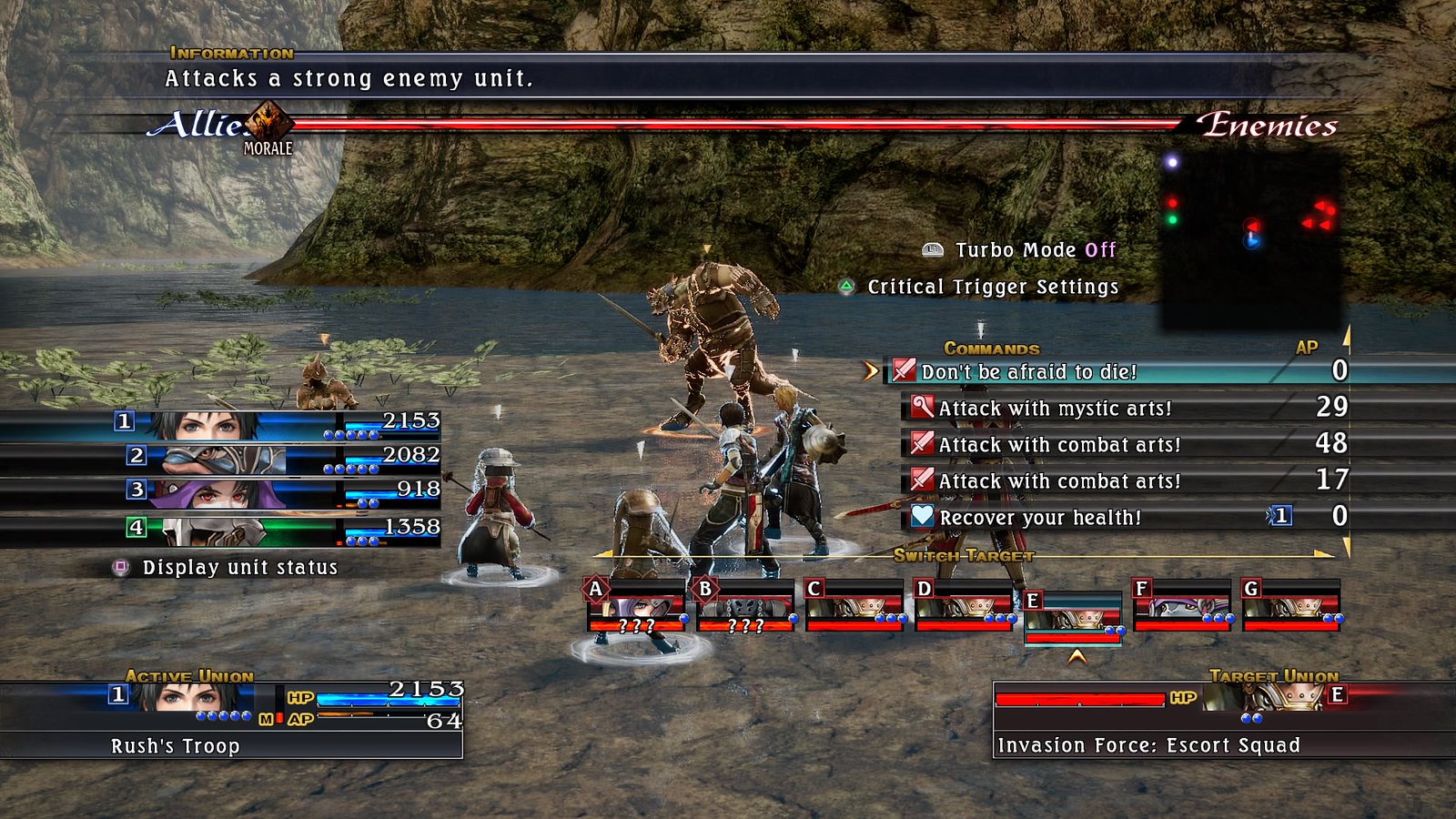This screenshot has width=1456, height=819.
Task: Click the Active Union HP bar
Action: [387, 700]
